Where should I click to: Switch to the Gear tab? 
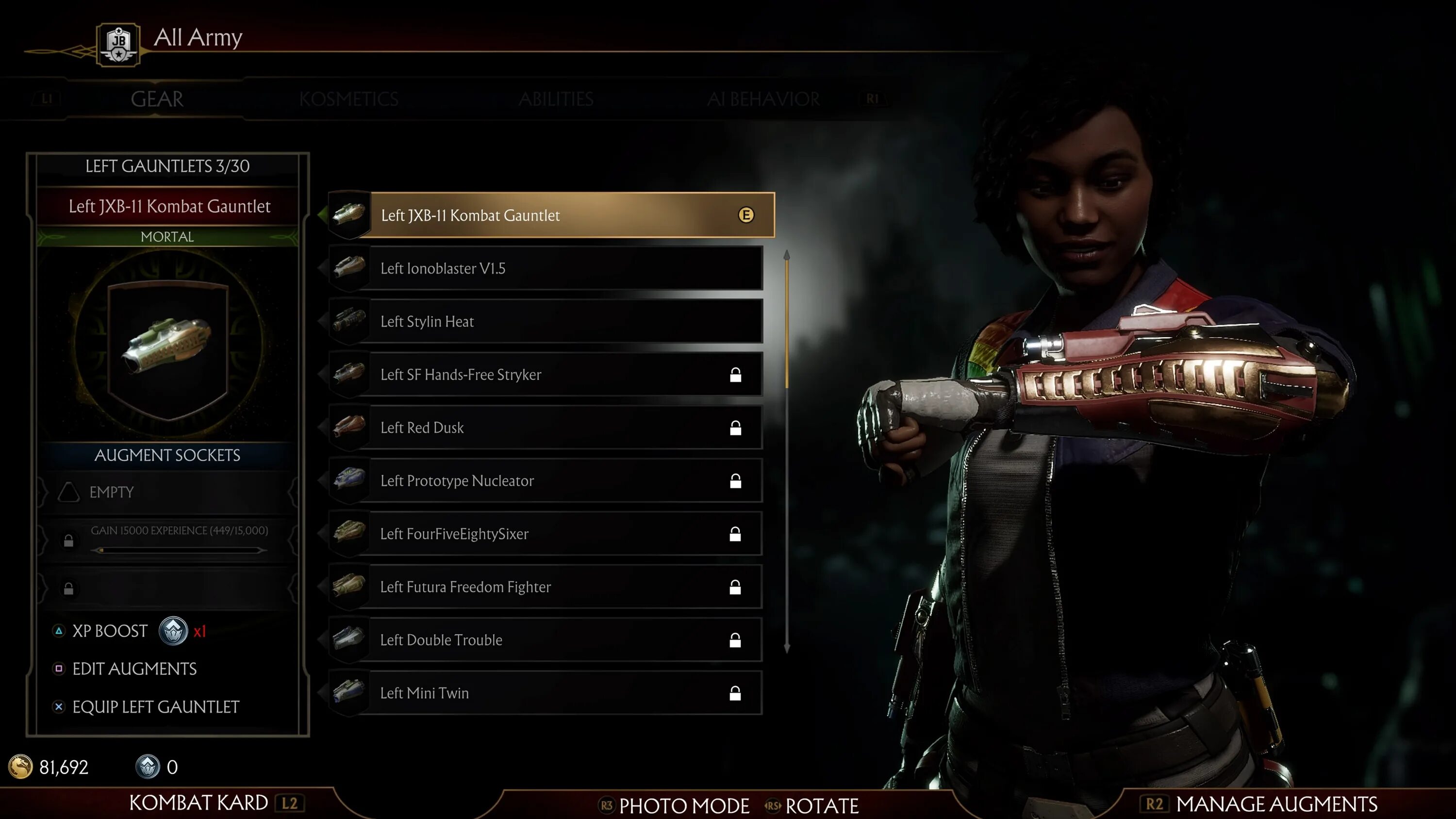(157, 99)
